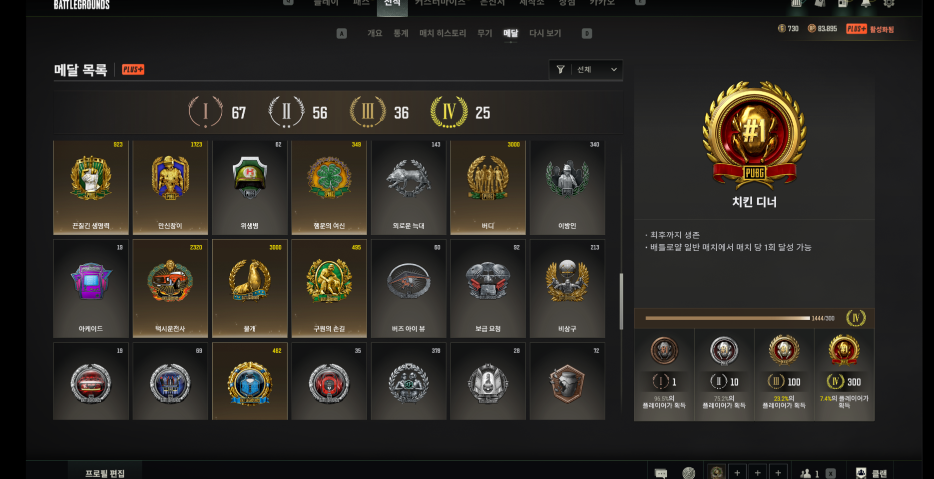Select the 보급 요청 medal tile
Screen dimensions: 934x479
tap(488, 287)
